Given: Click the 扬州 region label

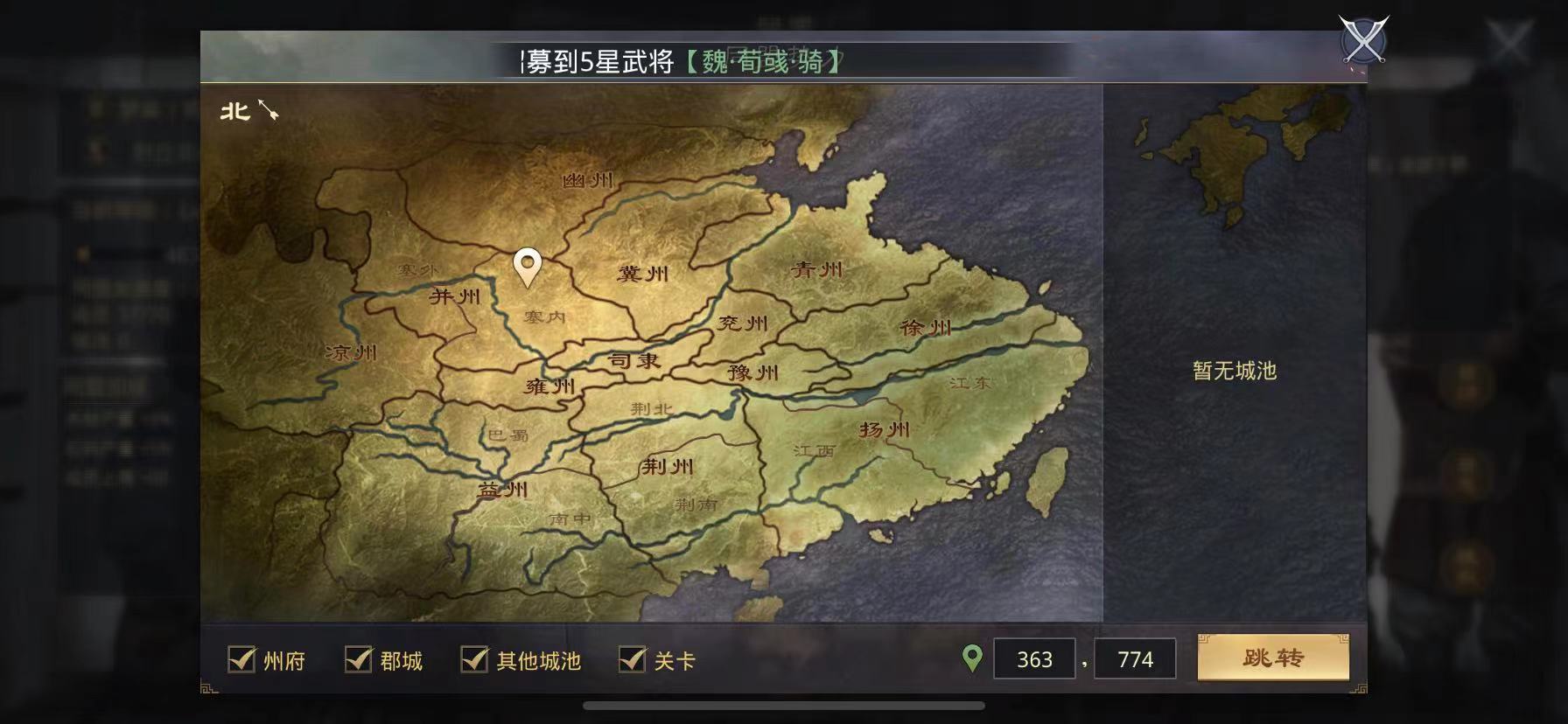Looking at the screenshot, I should pos(885,429).
